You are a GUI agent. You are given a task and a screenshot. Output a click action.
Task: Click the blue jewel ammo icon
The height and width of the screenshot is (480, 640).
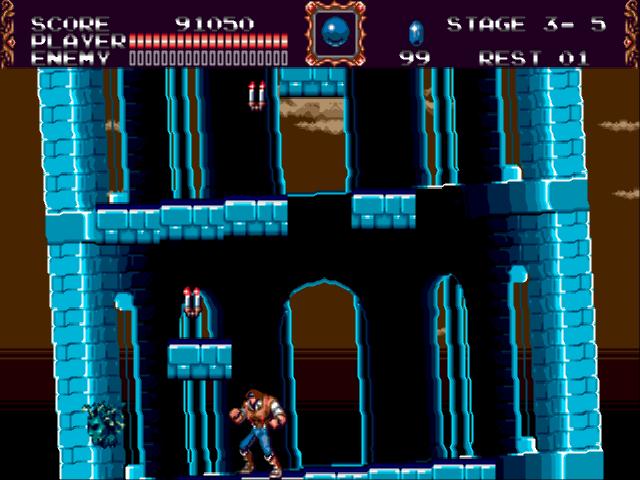(x=416, y=31)
